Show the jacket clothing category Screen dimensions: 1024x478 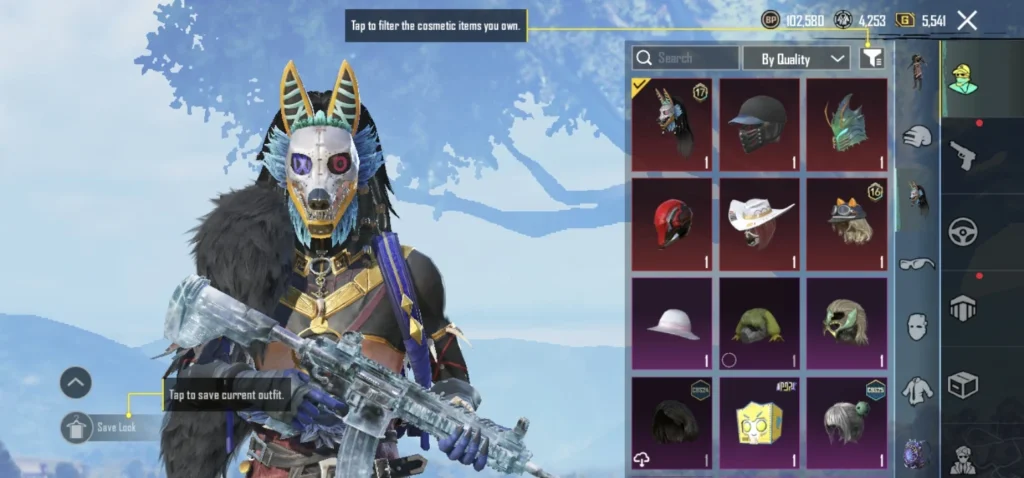pyautogui.click(x=916, y=391)
